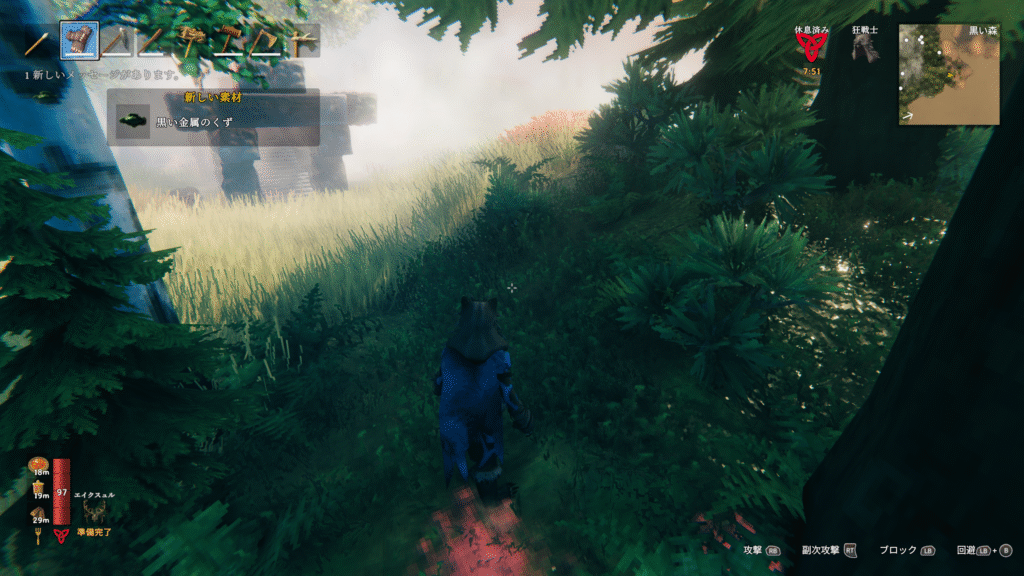The height and width of the screenshot is (576, 1024).
Task: Select the selected shield hotbar slot
Action: pos(80,41)
